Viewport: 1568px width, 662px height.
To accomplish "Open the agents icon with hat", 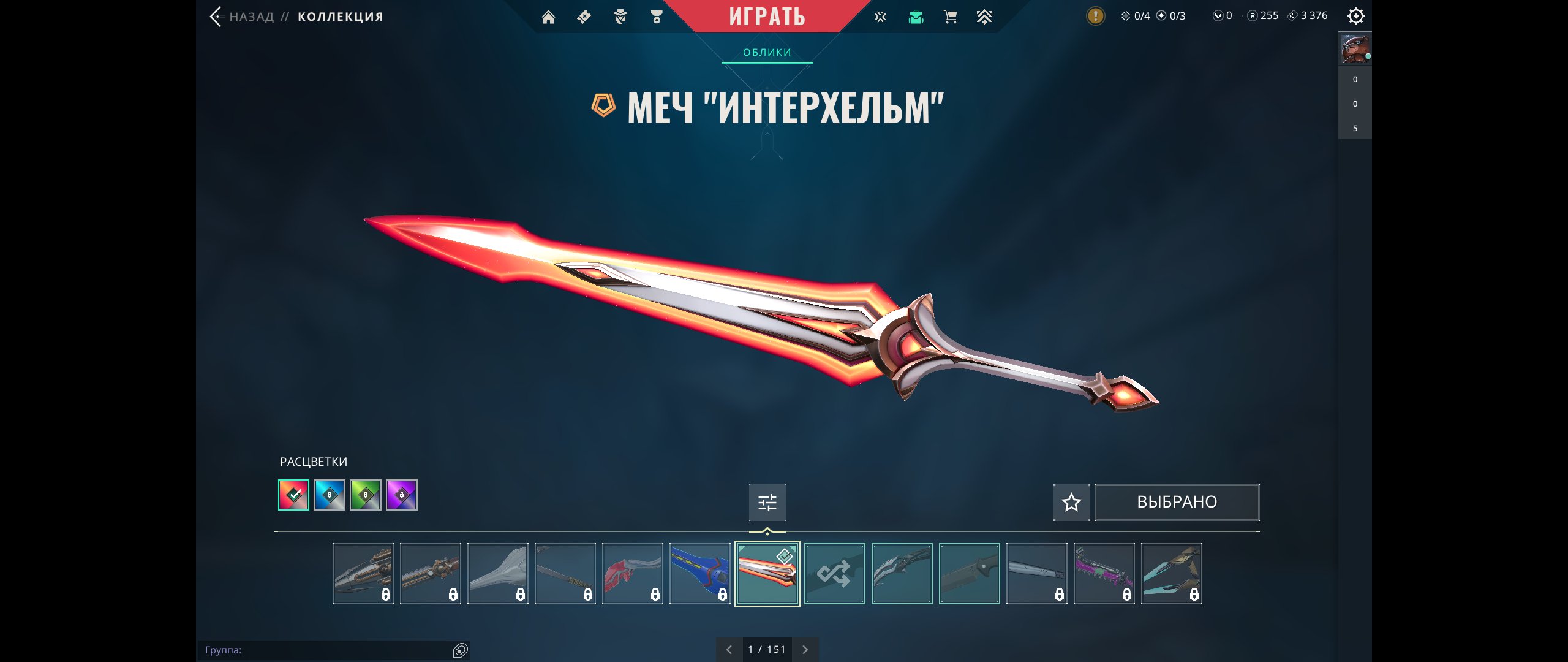I will [620, 17].
